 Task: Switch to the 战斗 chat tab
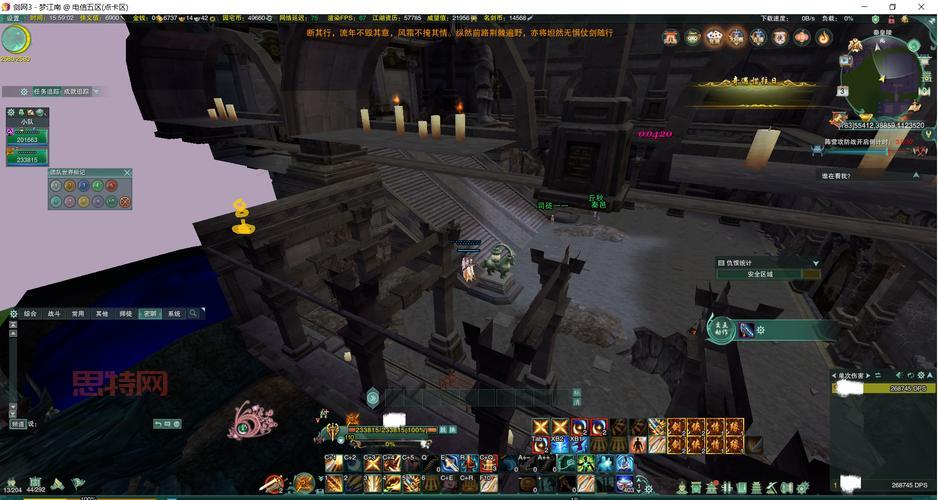pos(54,314)
